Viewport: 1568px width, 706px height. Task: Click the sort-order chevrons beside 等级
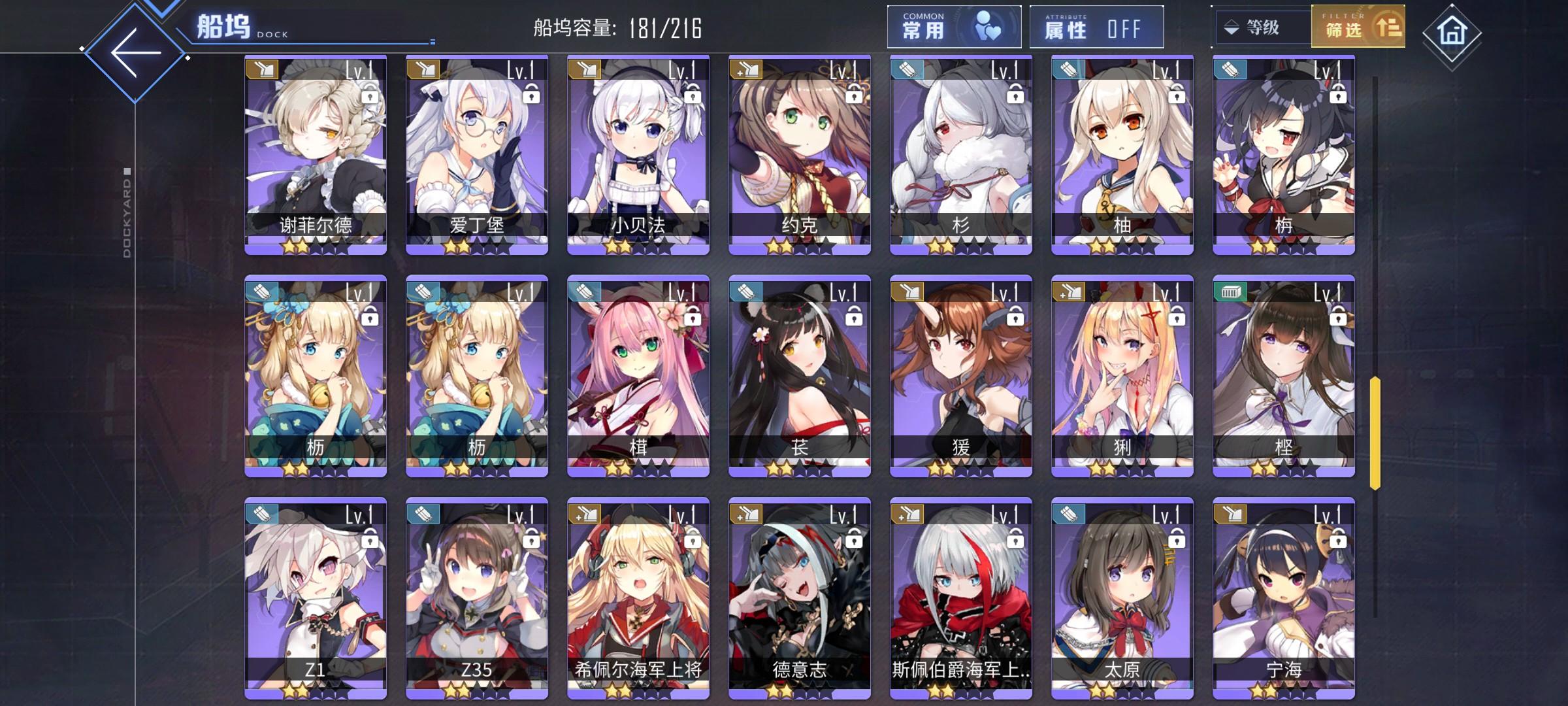[1232, 27]
